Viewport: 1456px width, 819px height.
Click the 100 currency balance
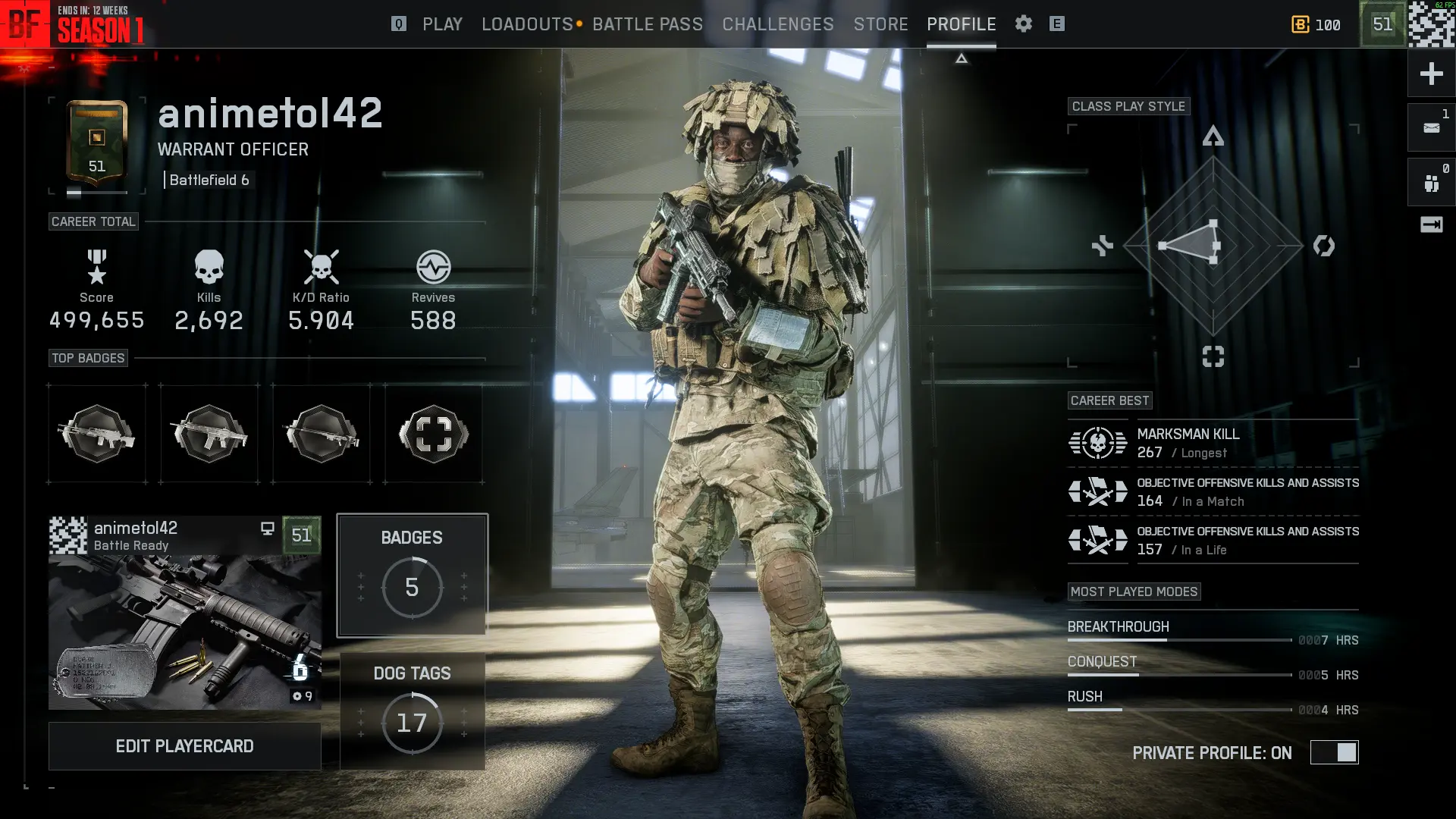tap(1316, 24)
